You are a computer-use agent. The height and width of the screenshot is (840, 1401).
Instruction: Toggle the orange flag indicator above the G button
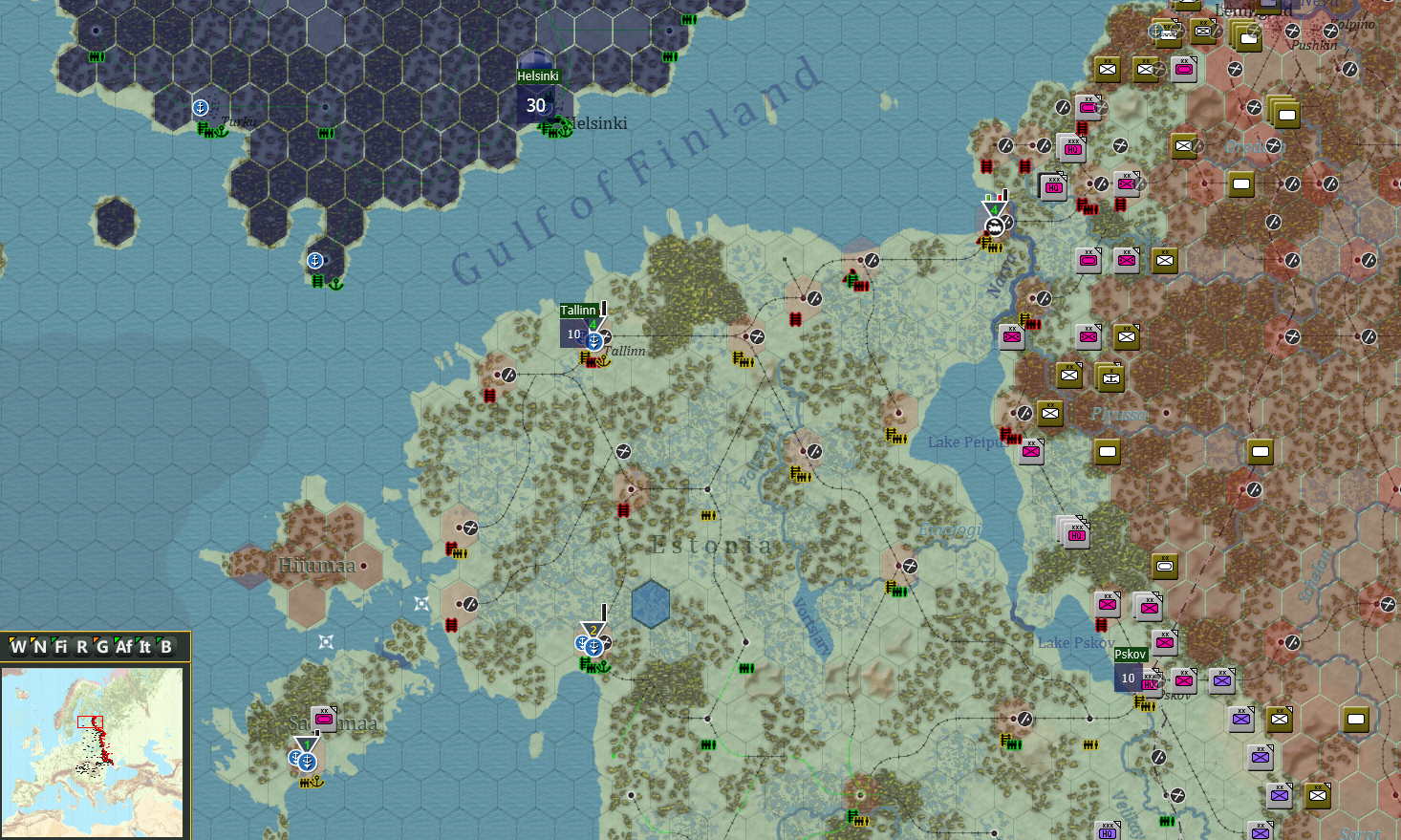tap(97, 639)
